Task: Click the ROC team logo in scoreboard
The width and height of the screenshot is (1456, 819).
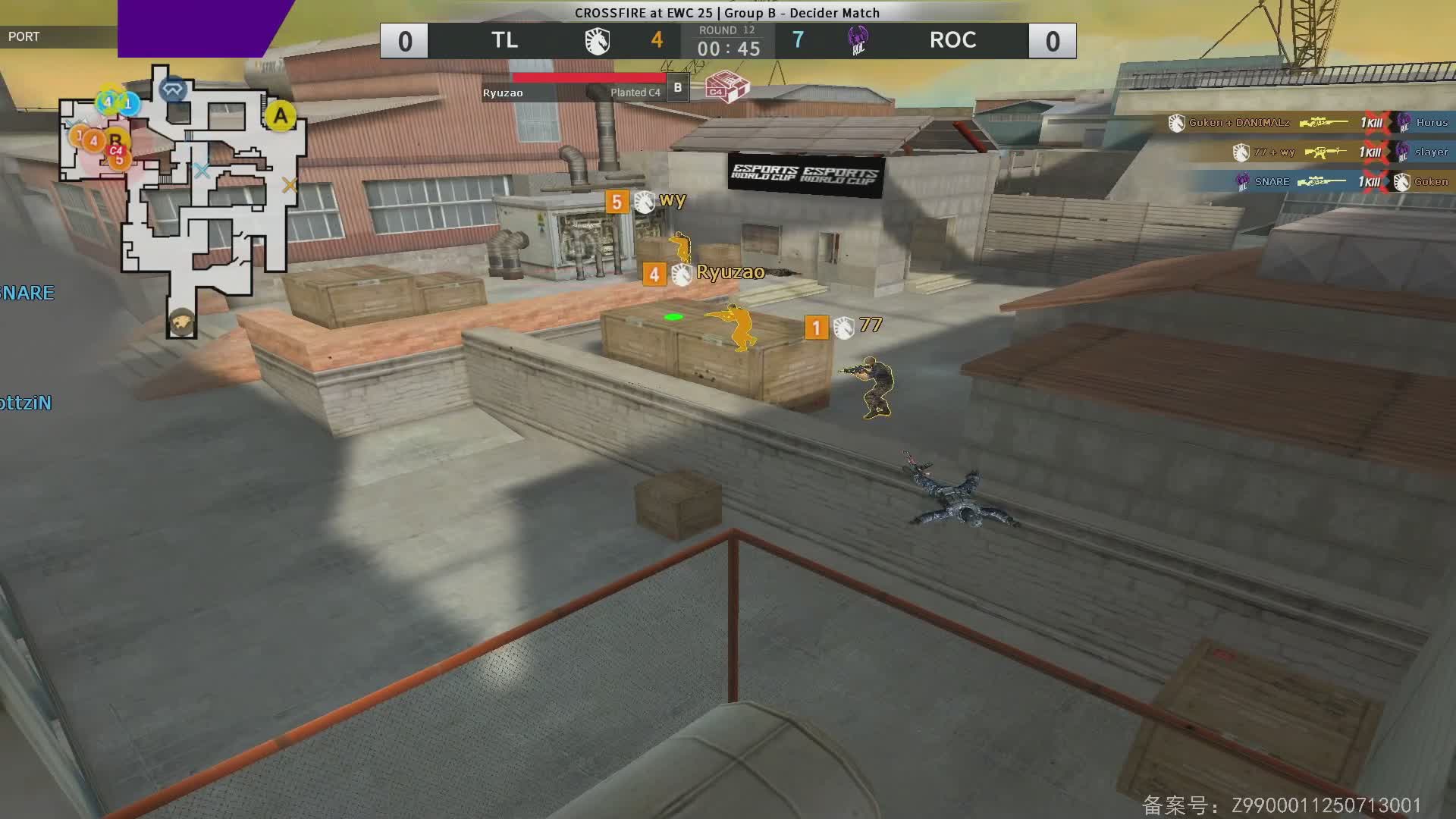Action: (858, 41)
